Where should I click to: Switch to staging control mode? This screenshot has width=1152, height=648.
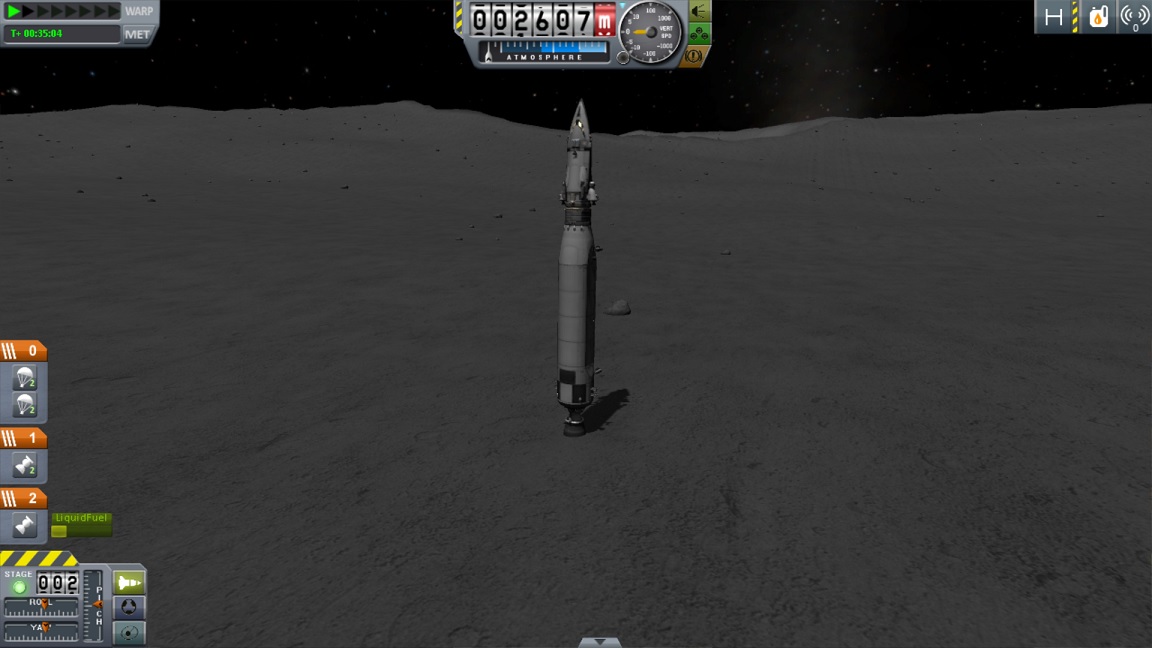click(129, 583)
